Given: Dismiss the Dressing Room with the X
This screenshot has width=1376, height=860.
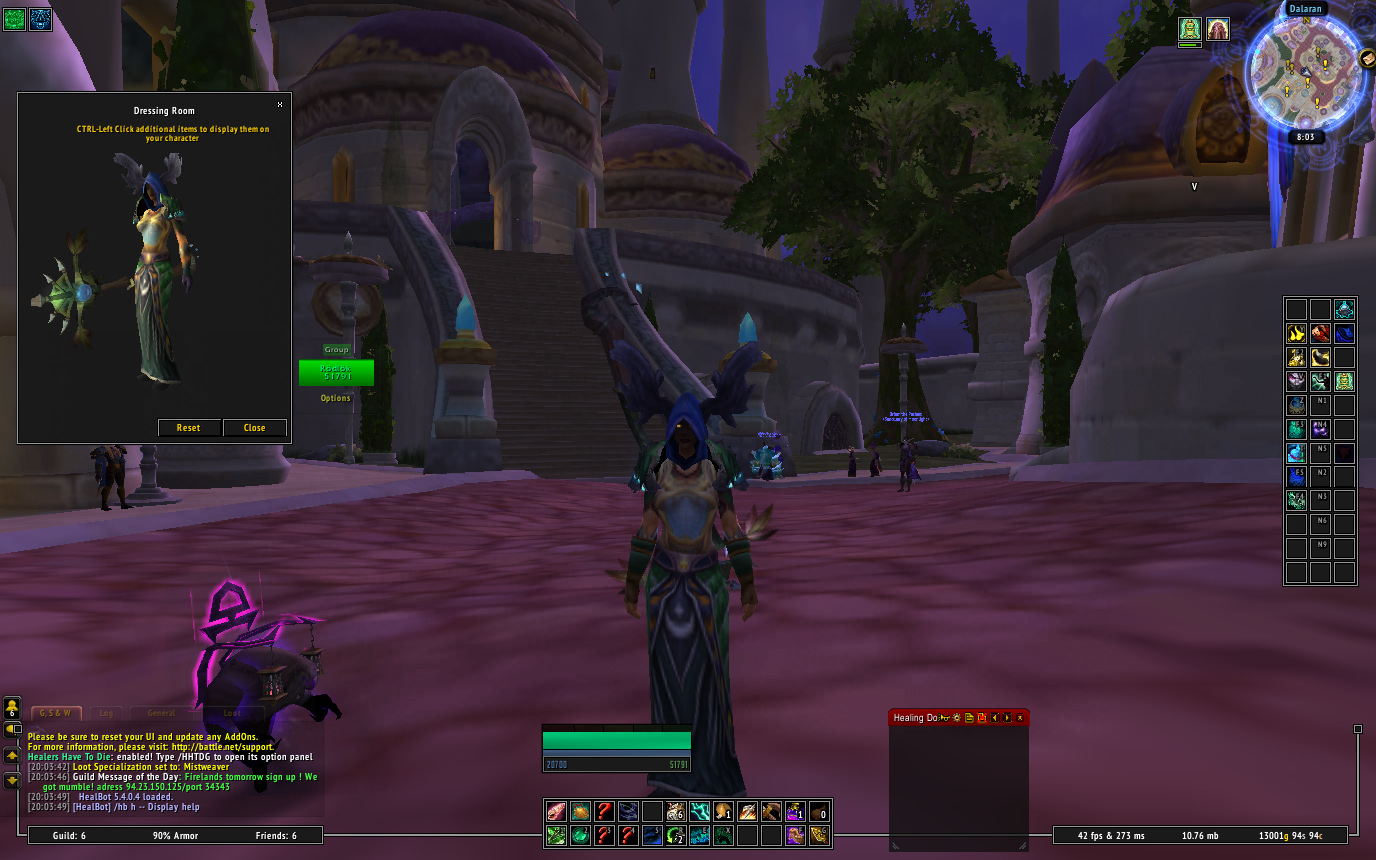Looking at the screenshot, I should [280, 104].
